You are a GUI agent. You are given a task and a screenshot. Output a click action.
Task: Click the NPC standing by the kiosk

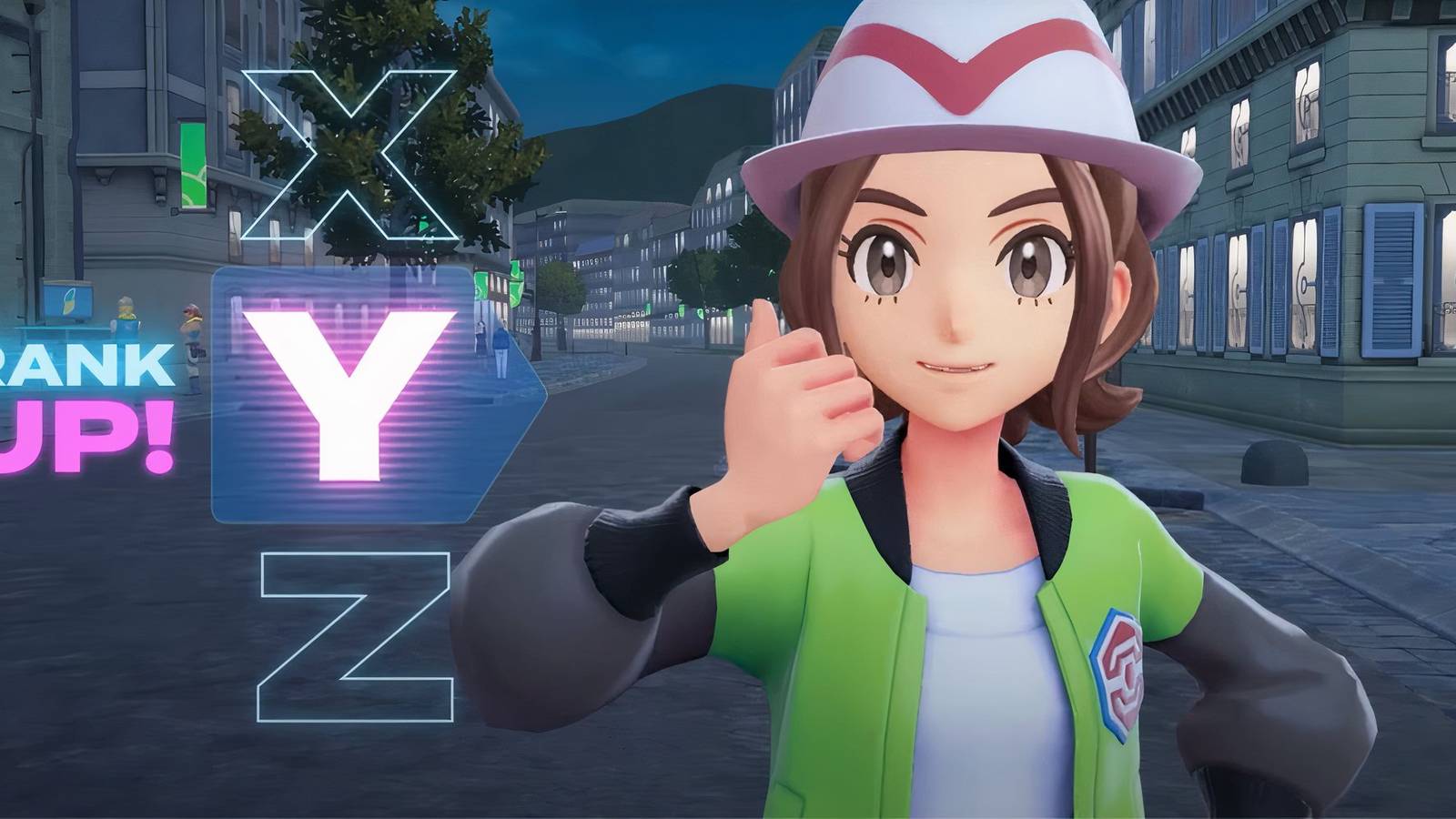coord(126,316)
